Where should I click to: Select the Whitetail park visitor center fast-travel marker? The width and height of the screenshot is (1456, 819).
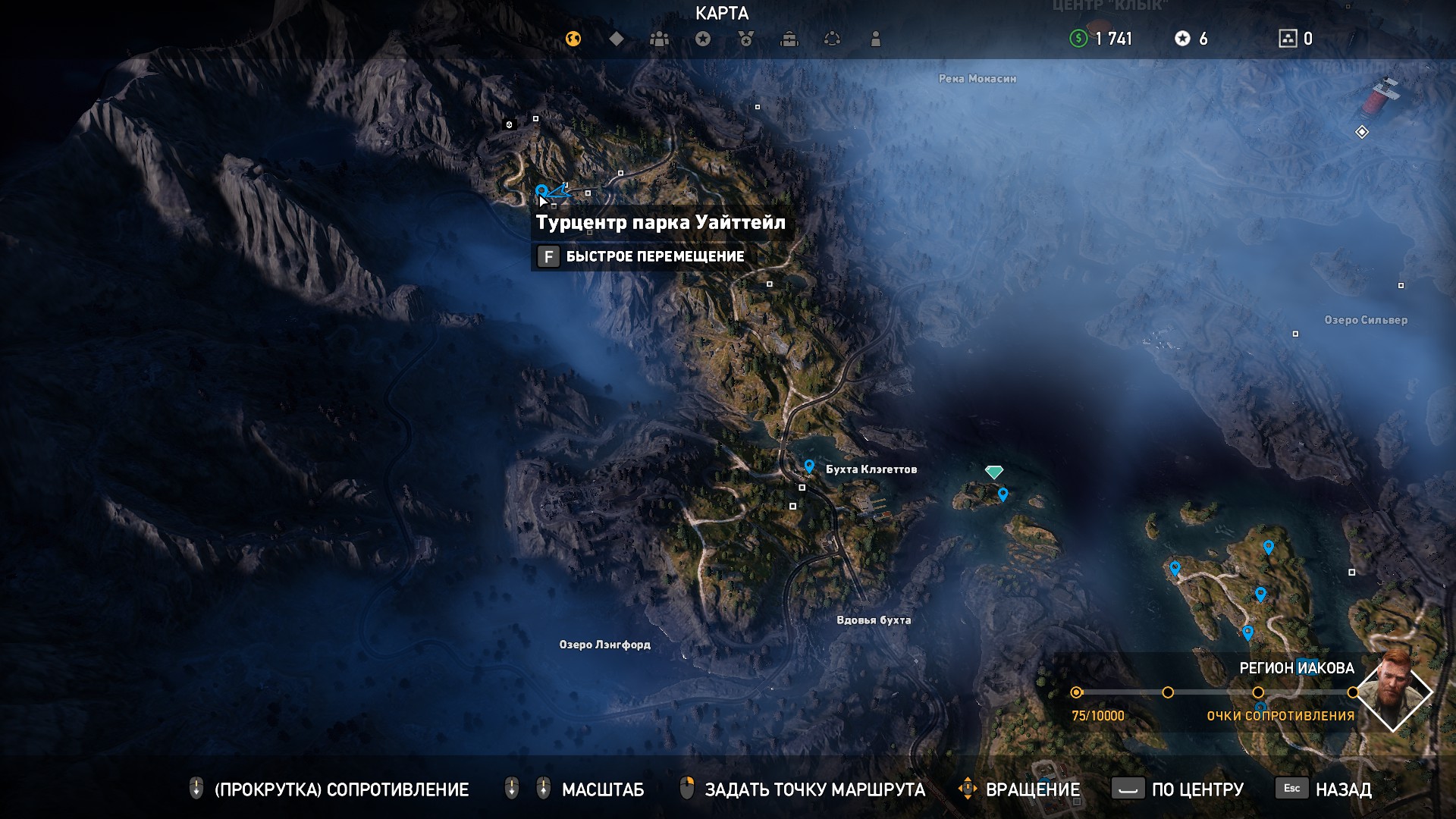pyautogui.click(x=541, y=190)
